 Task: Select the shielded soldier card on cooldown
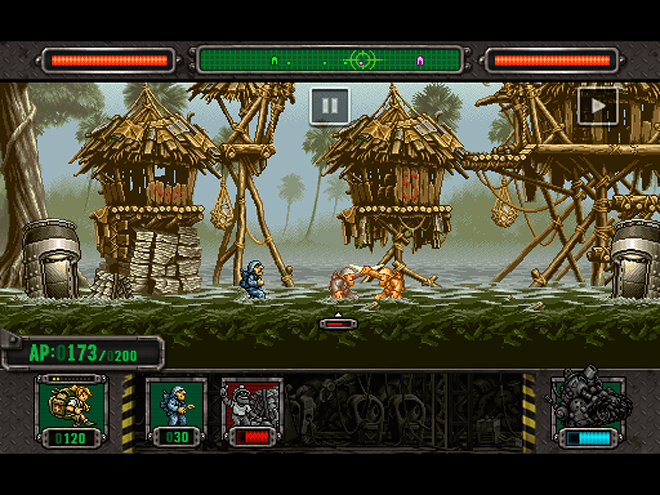tap(252, 410)
